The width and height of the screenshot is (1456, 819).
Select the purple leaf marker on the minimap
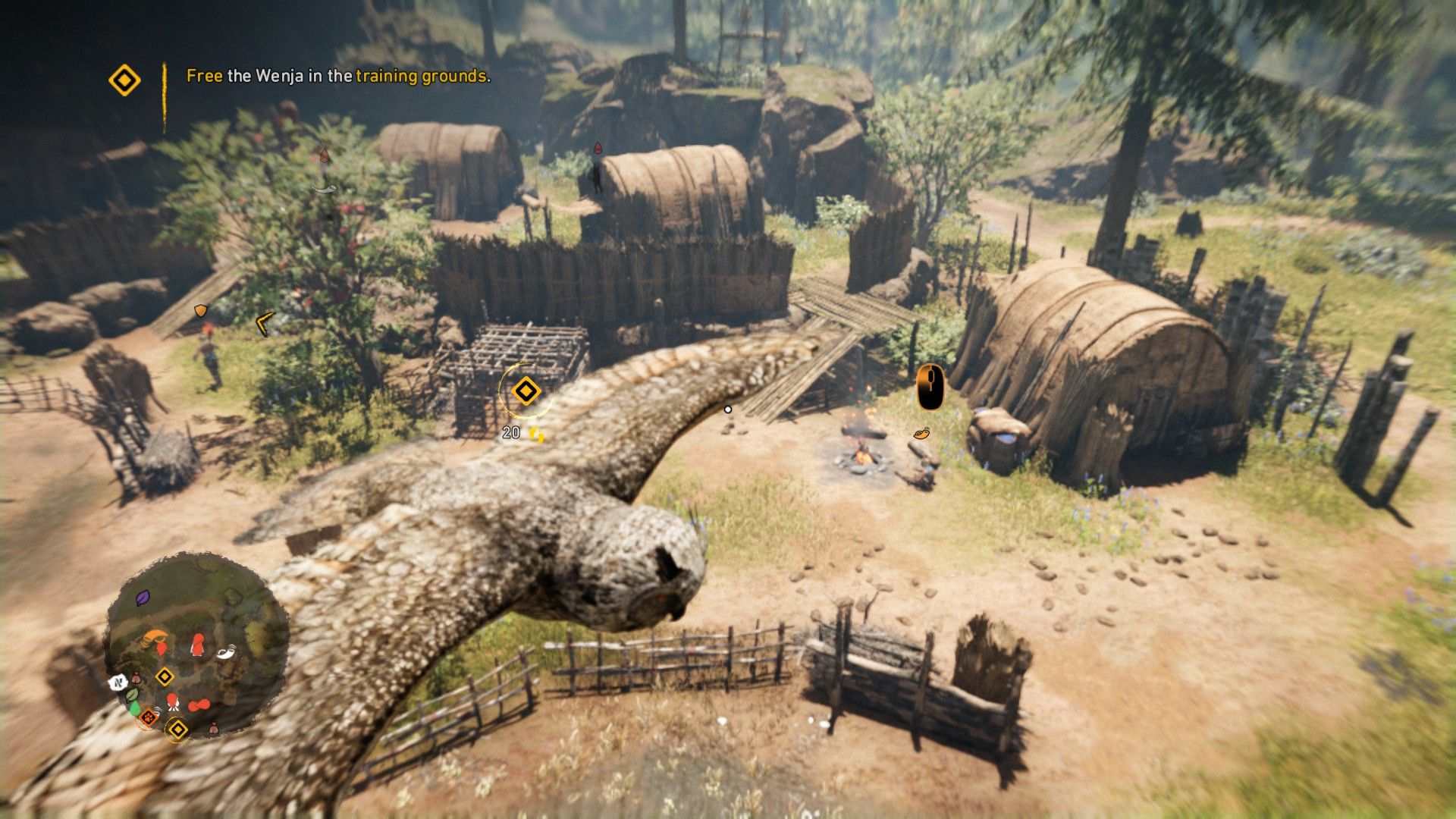click(x=143, y=598)
